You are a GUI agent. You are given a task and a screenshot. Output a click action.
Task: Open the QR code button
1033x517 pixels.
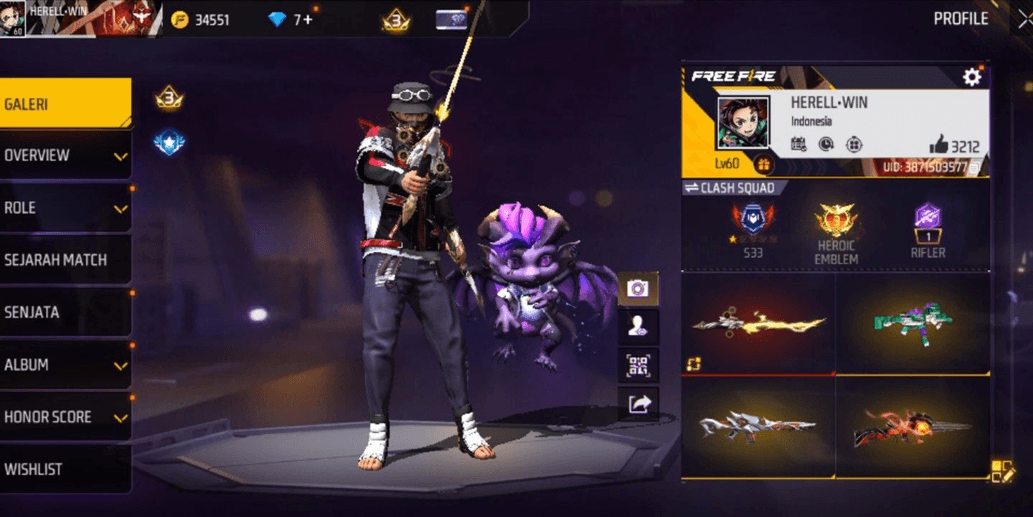638,365
